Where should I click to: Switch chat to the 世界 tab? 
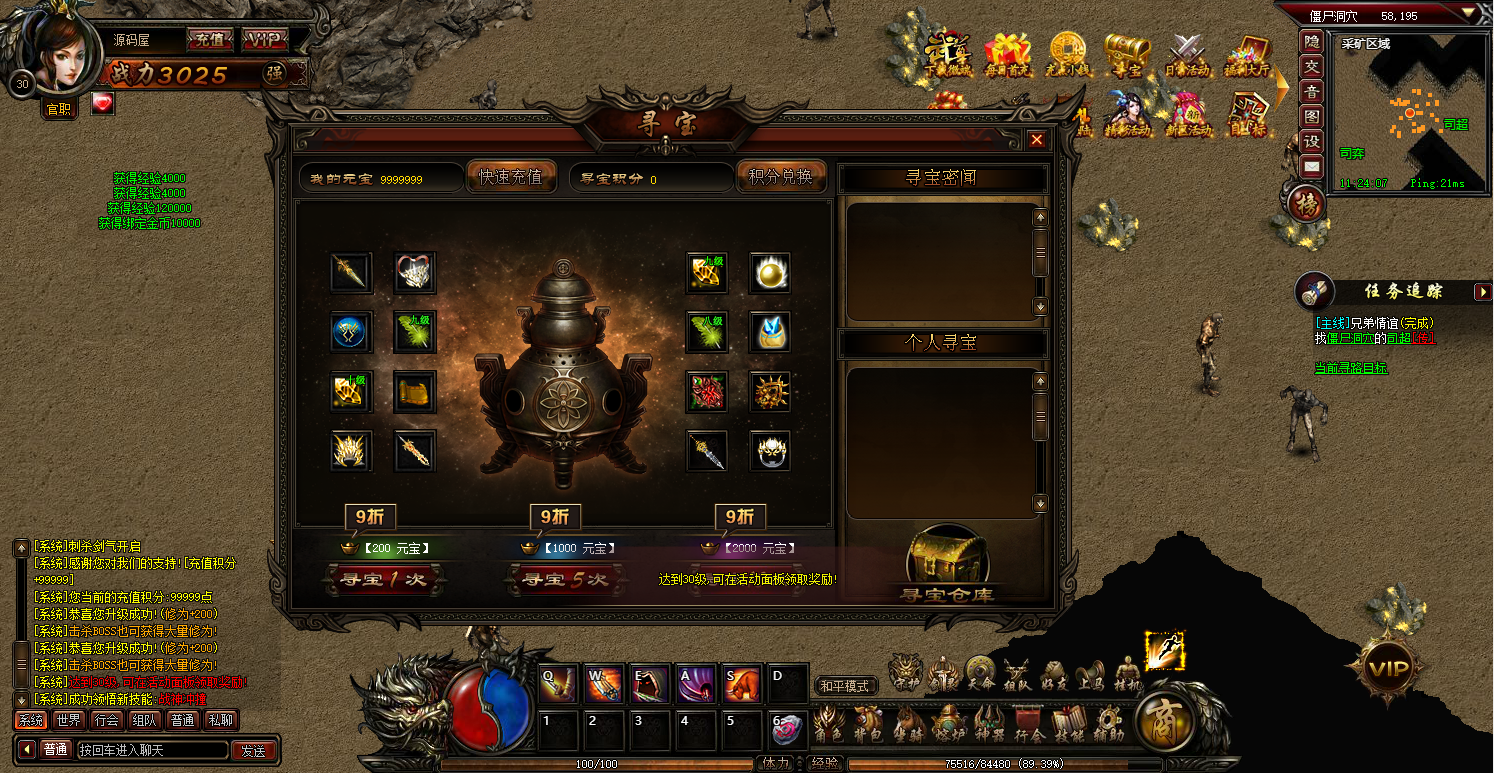pos(69,720)
